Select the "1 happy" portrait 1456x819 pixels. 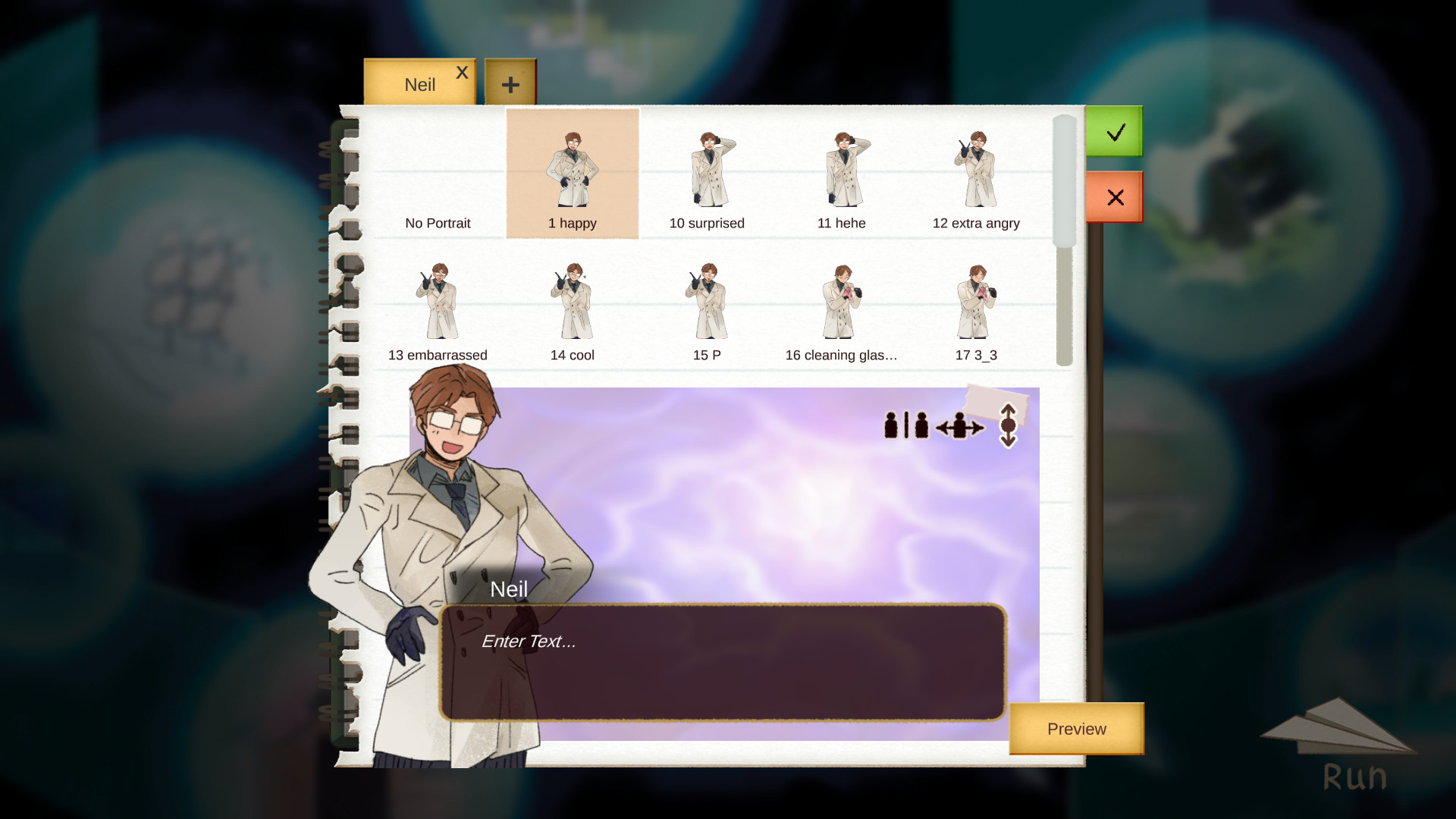coord(573,173)
